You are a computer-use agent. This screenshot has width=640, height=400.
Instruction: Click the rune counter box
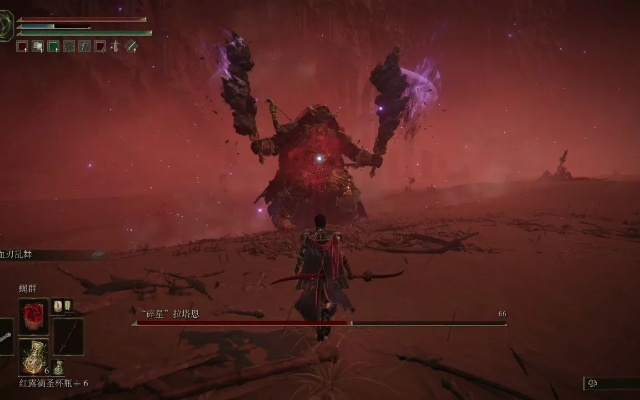click(x=610, y=383)
